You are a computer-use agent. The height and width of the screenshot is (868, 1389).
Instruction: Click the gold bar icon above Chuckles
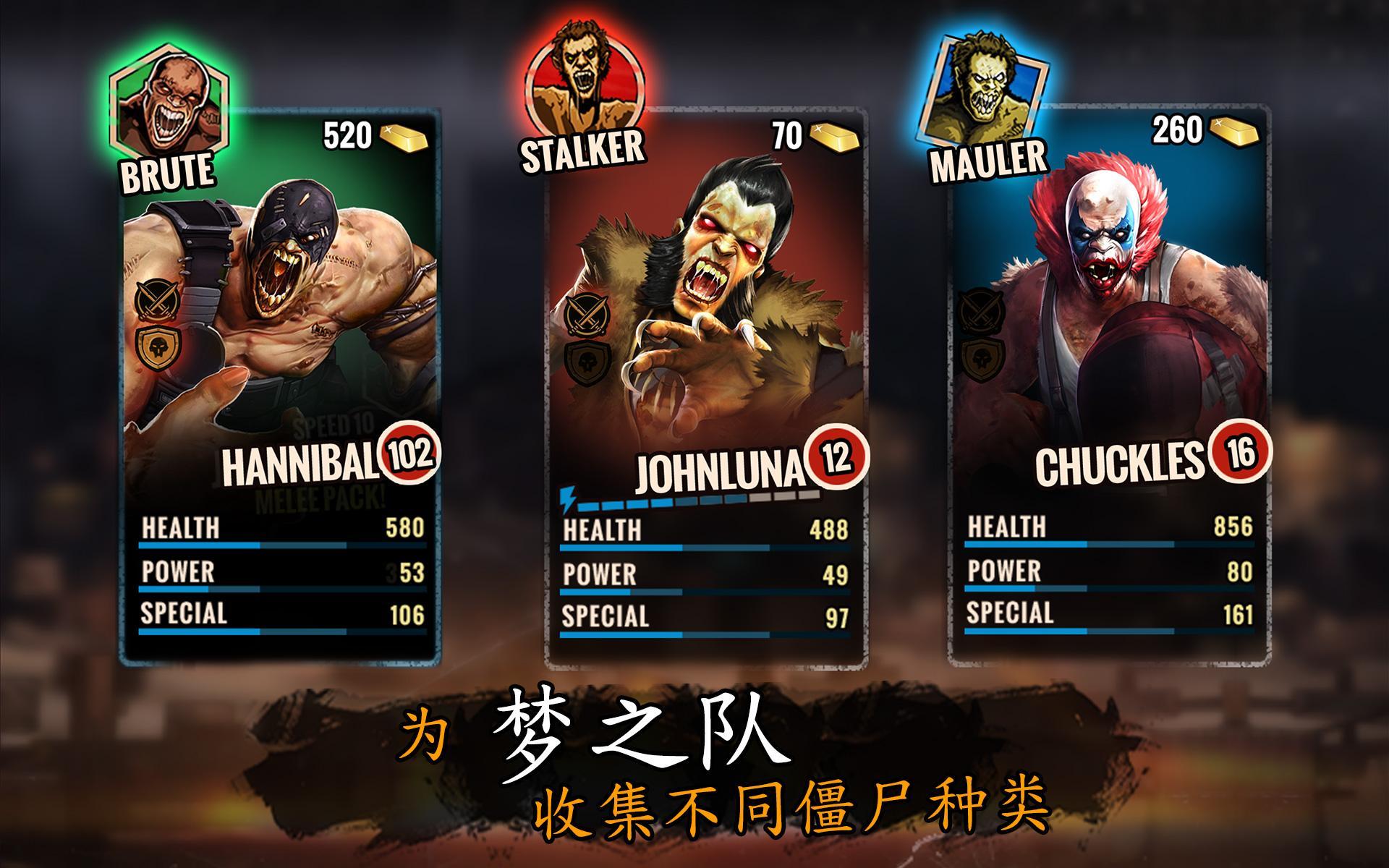pyautogui.click(x=1233, y=132)
